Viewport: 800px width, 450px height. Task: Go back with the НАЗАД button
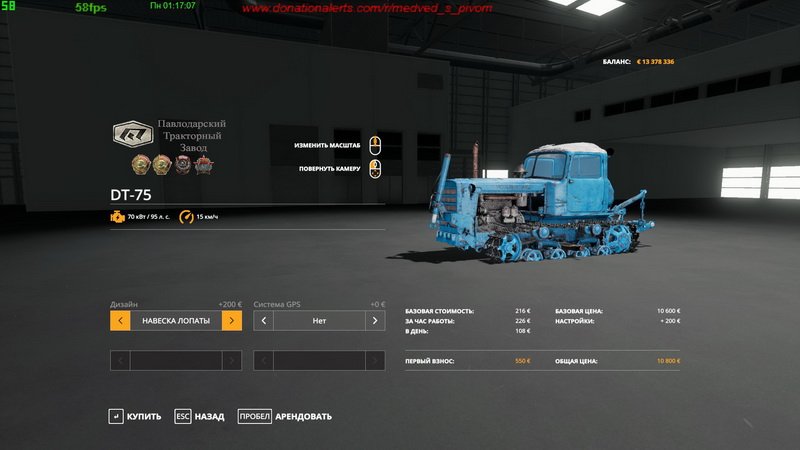tap(200, 416)
